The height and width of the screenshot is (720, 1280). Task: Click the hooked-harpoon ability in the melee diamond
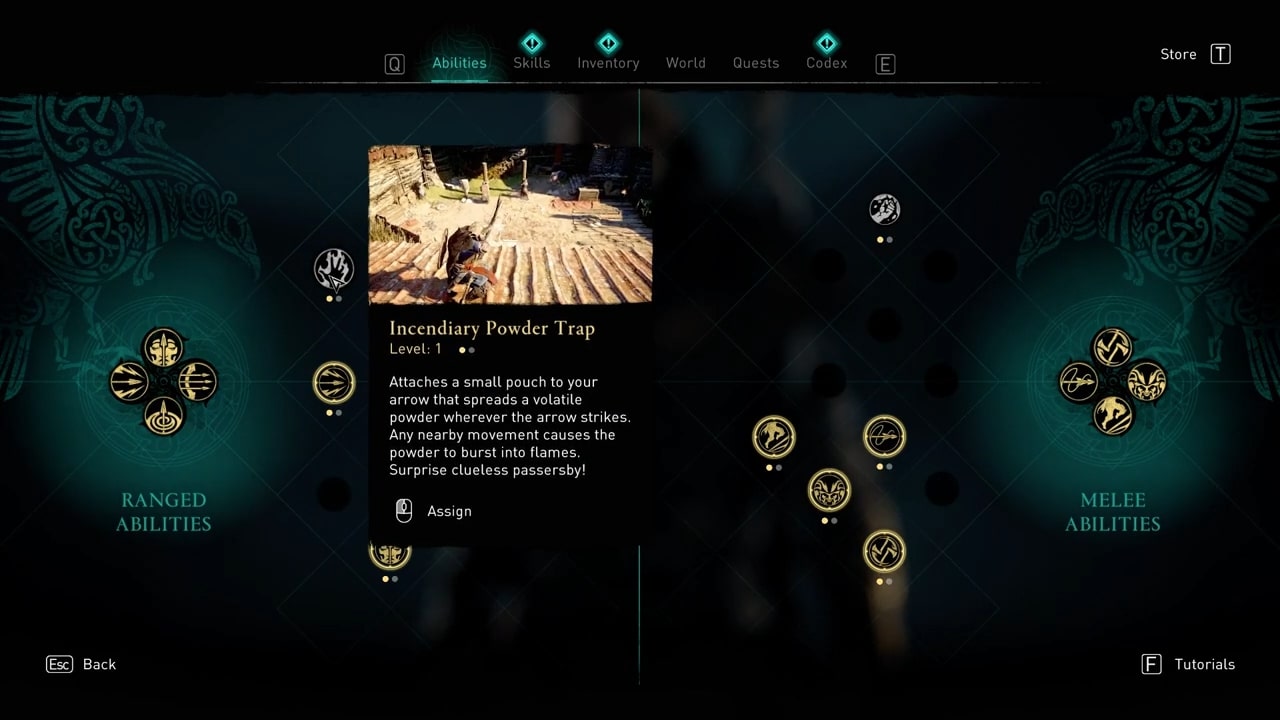coord(1079,383)
